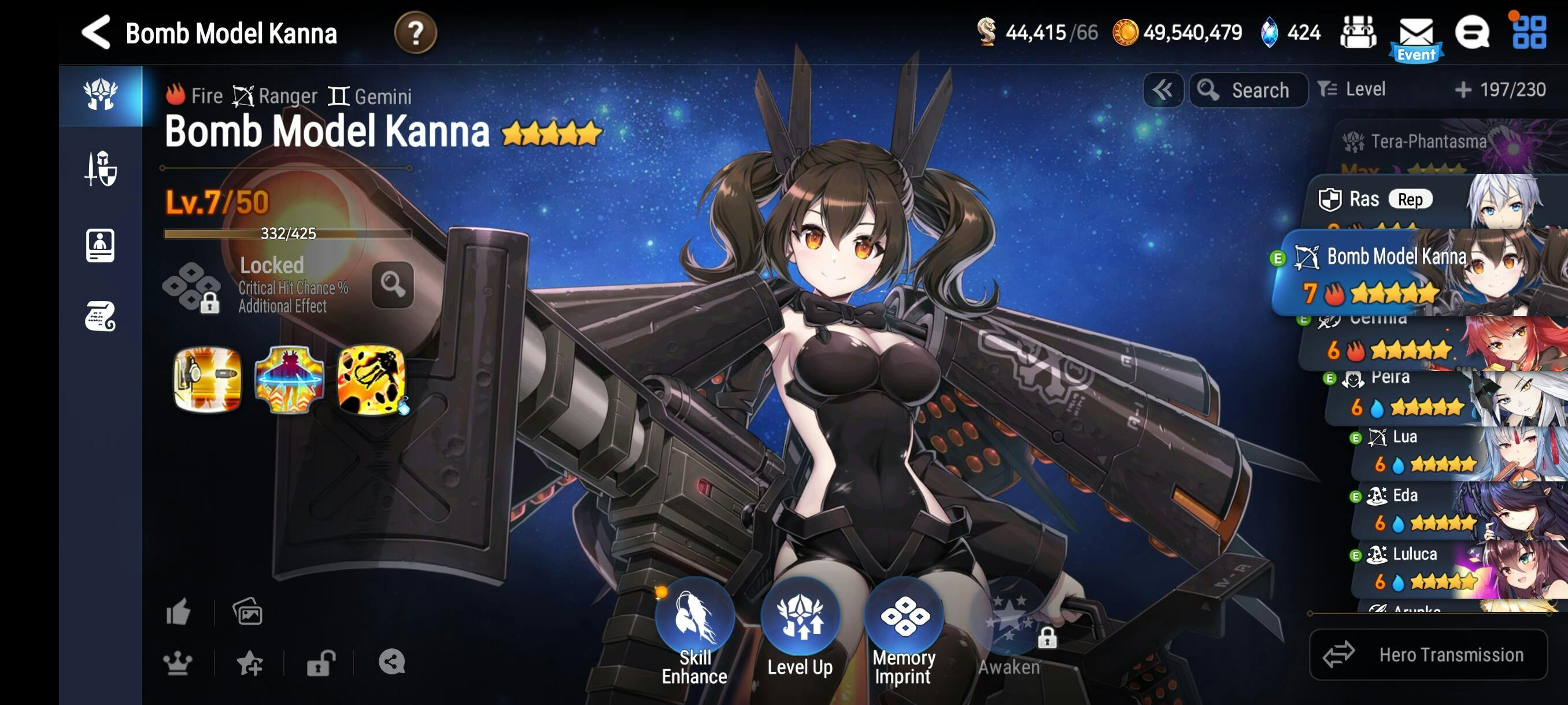Open the mailbox with Event tag
The image size is (1568, 705).
[x=1416, y=36]
